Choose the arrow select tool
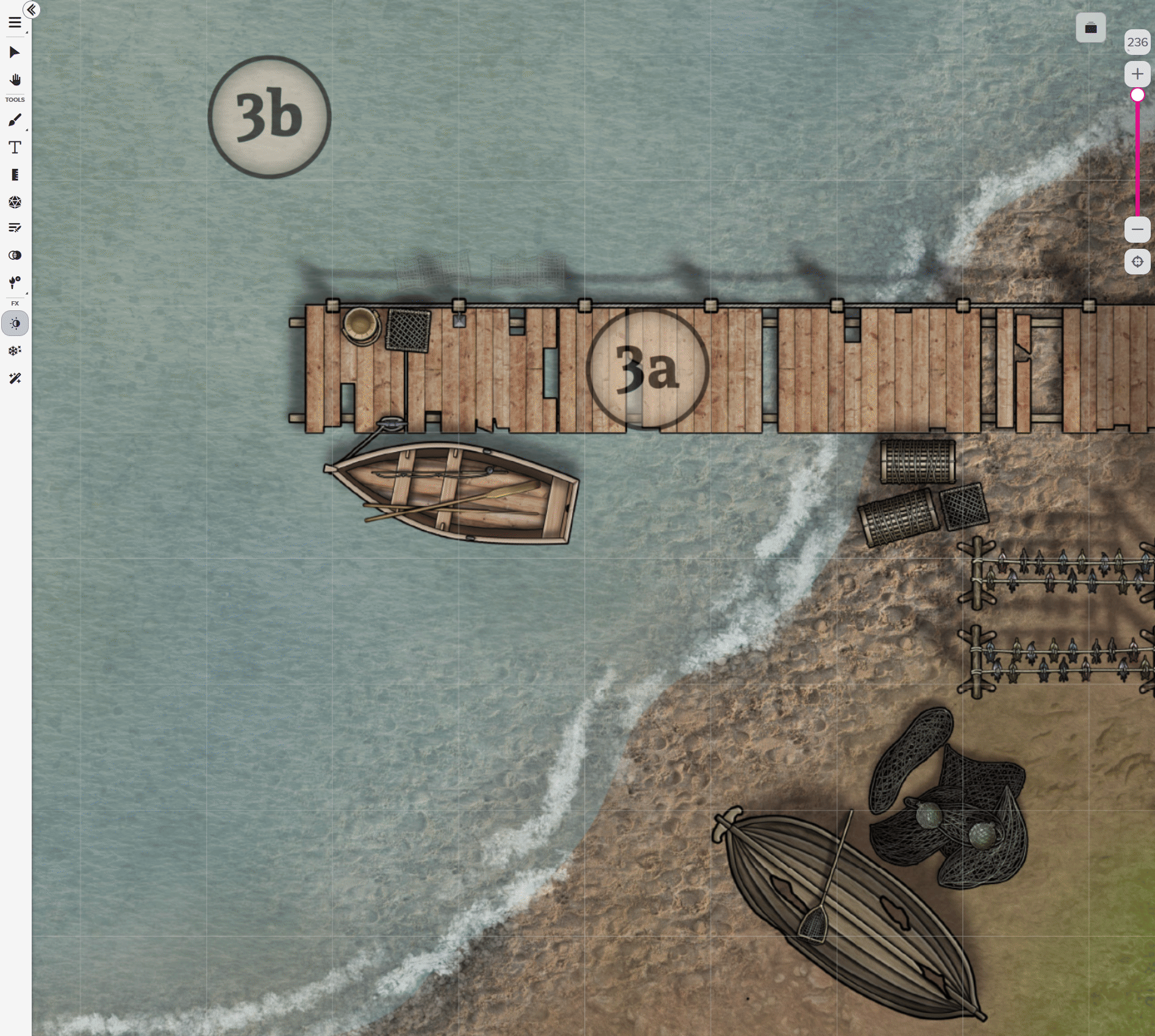Screen dimensions: 1155x1036 (15, 52)
